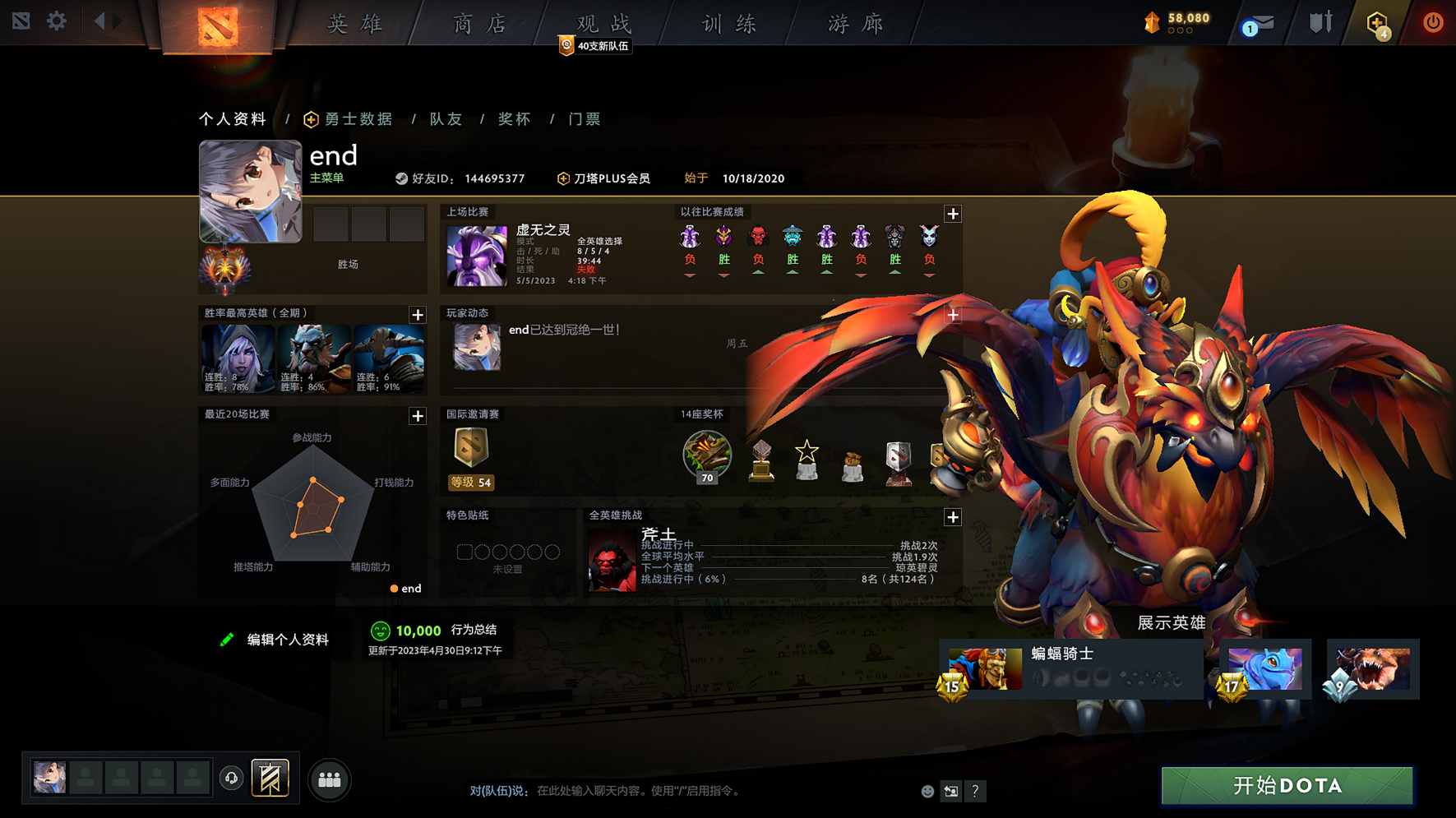Open the 训练 learn menu
The height and width of the screenshot is (818, 1456).
[729, 24]
